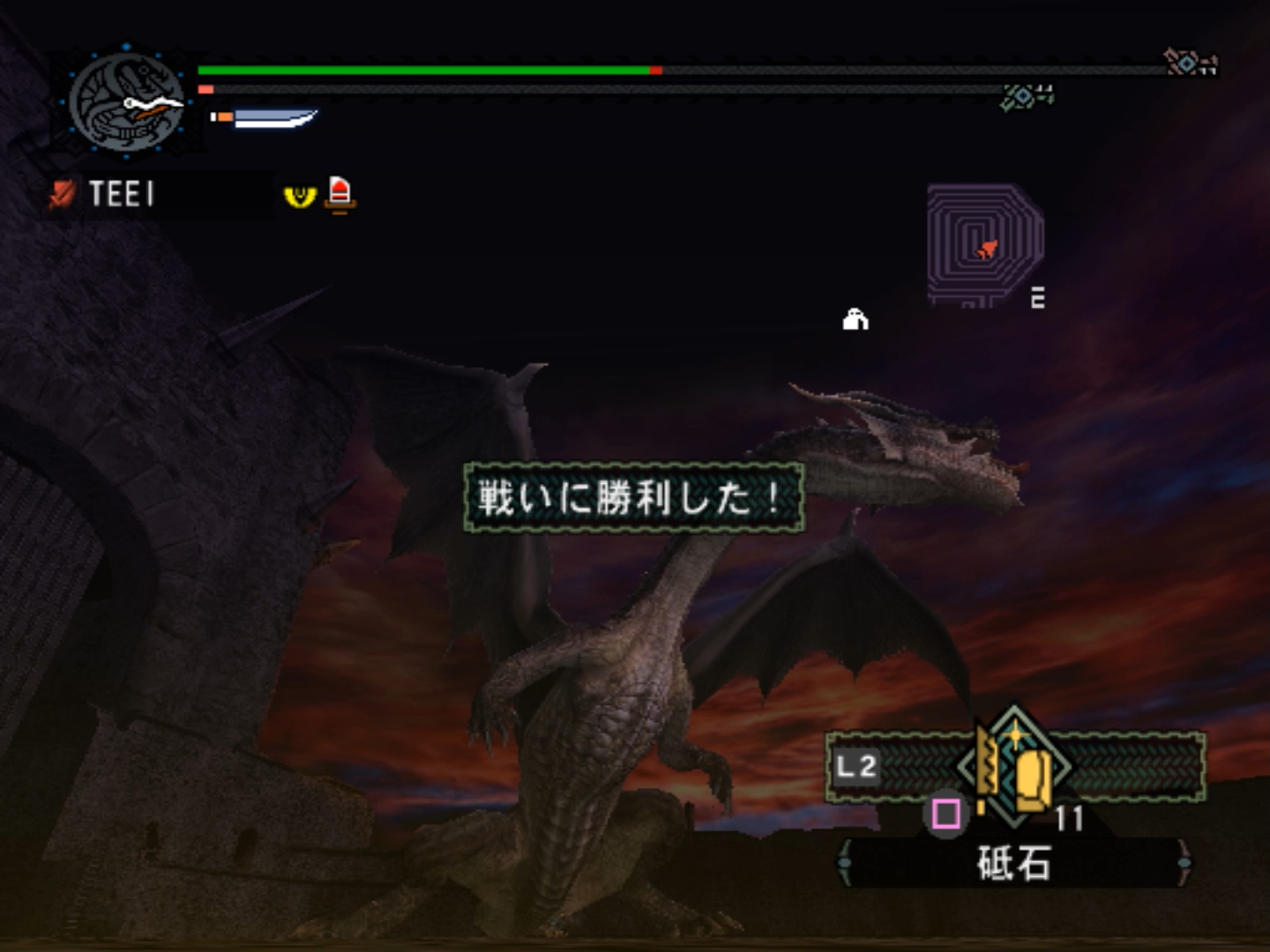Click the yellow status icon beside TEEI
Image resolution: width=1270 pixels, height=952 pixels.
pyautogui.click(x=300, y=195)
